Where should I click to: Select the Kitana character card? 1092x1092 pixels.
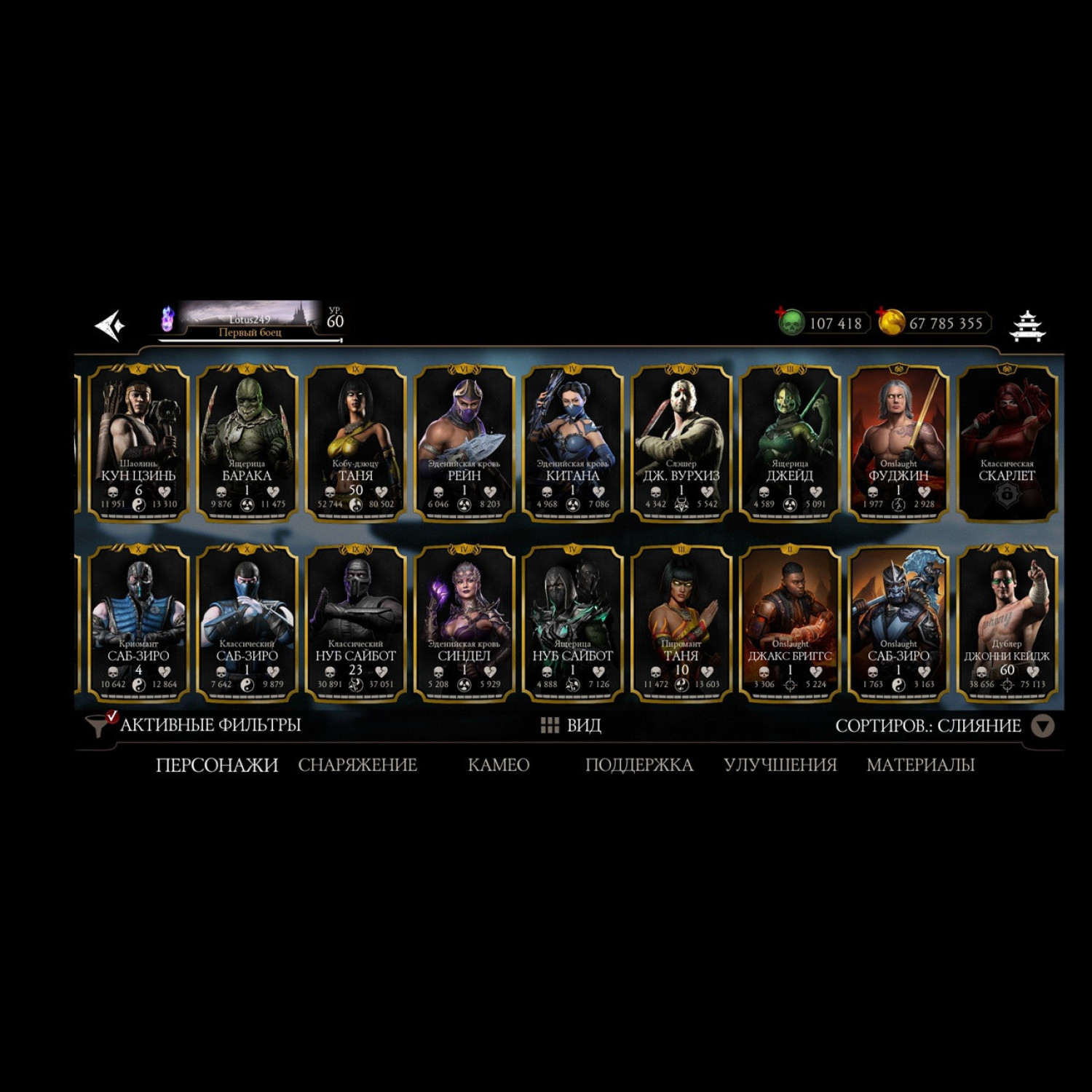click(x=572, y=443)
